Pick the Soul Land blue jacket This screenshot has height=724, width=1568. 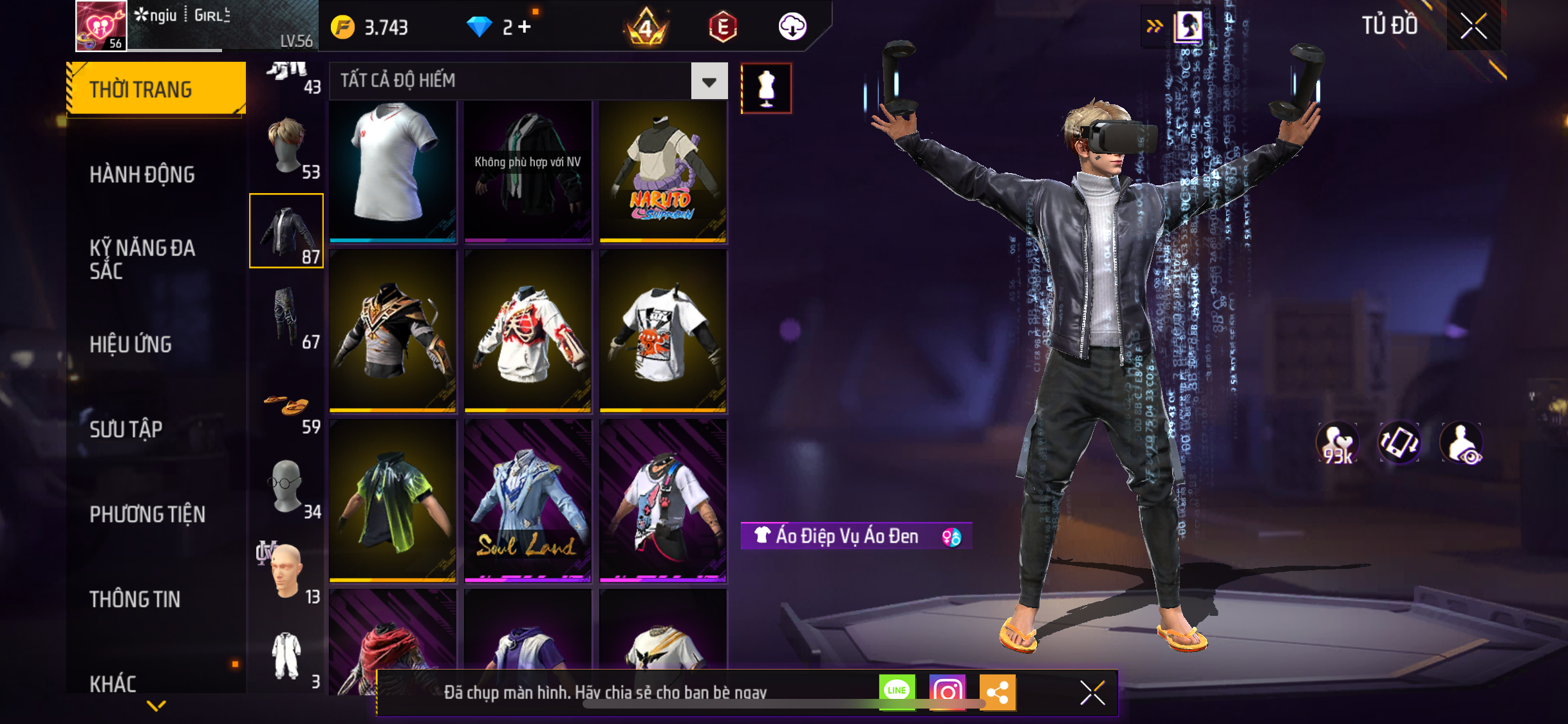(527, 500)
